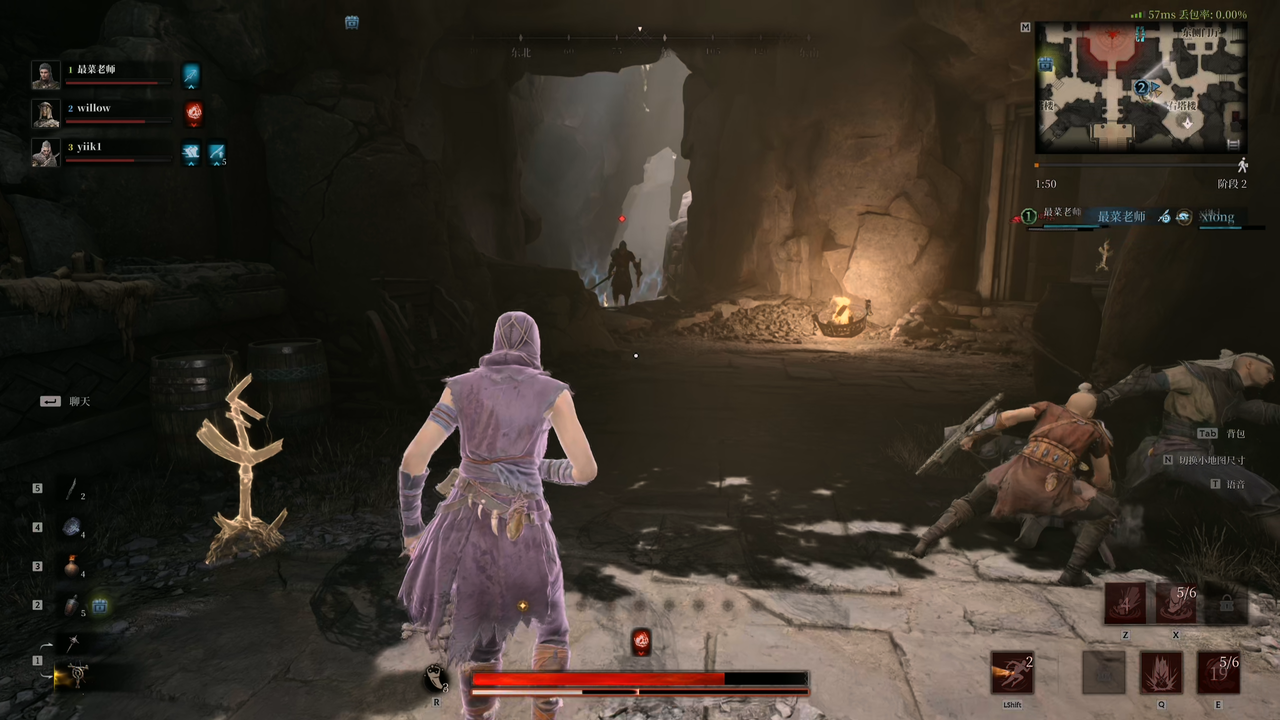Inspect willow's red flame debuff icon

[x=194, y=113]
